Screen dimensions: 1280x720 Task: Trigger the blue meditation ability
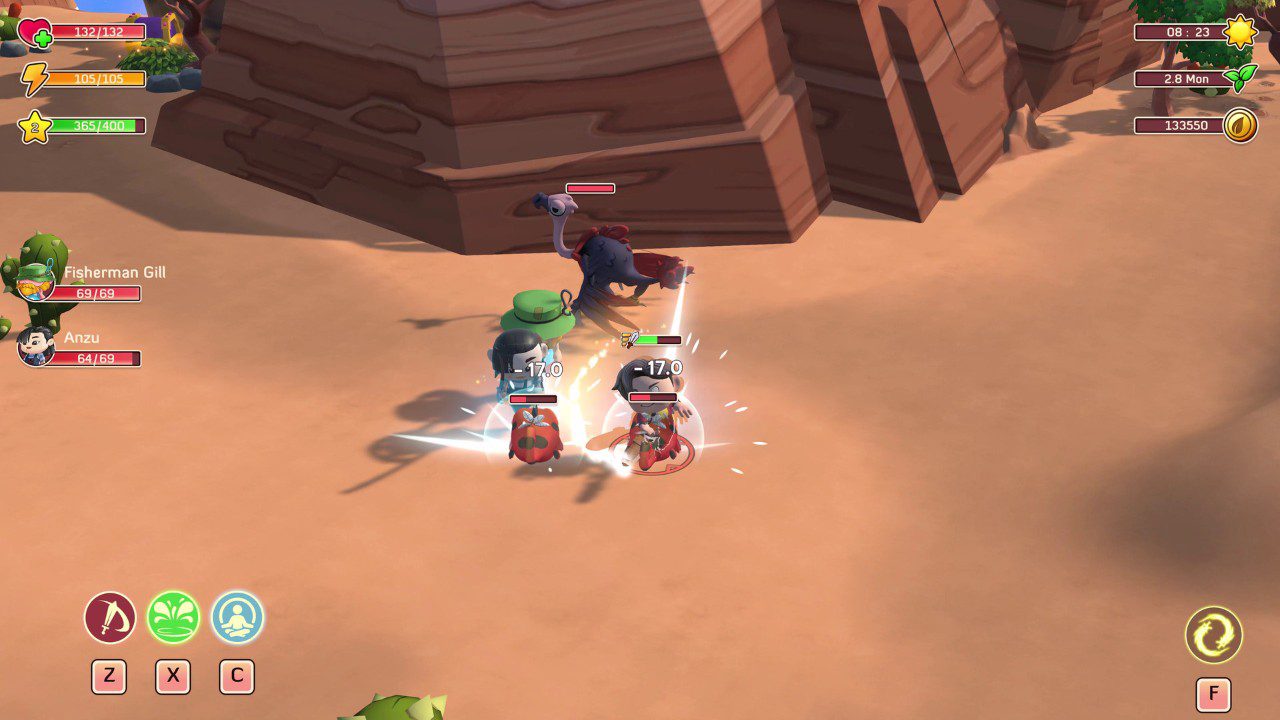pyautogui.click(x=237, y=618)
